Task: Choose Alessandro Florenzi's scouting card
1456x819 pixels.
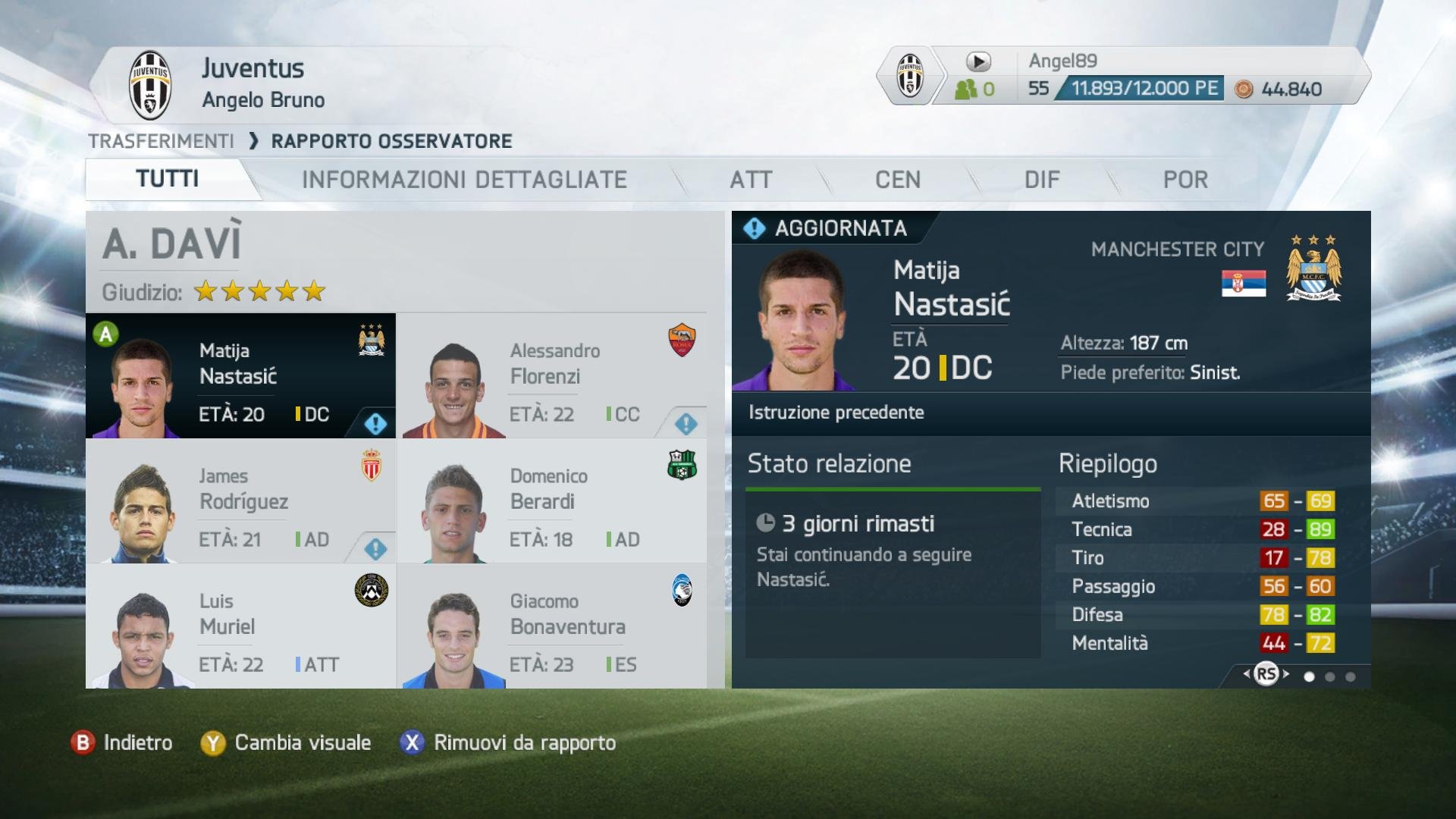Action: tap(551, 376)
